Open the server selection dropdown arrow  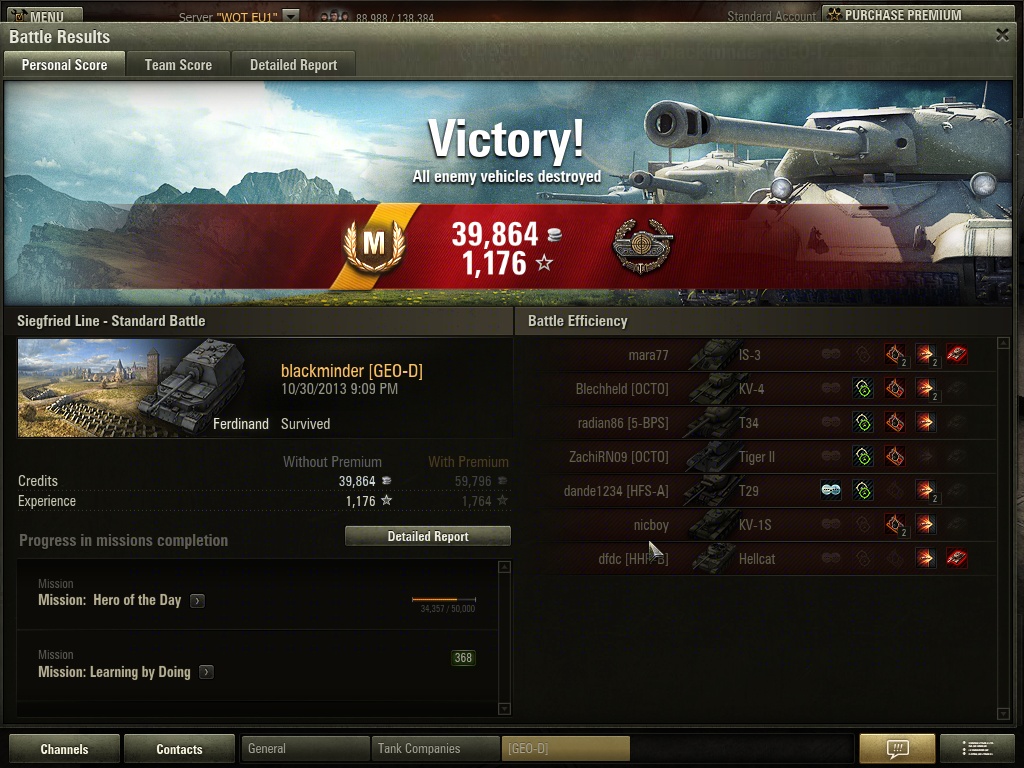tap(290, 16)
